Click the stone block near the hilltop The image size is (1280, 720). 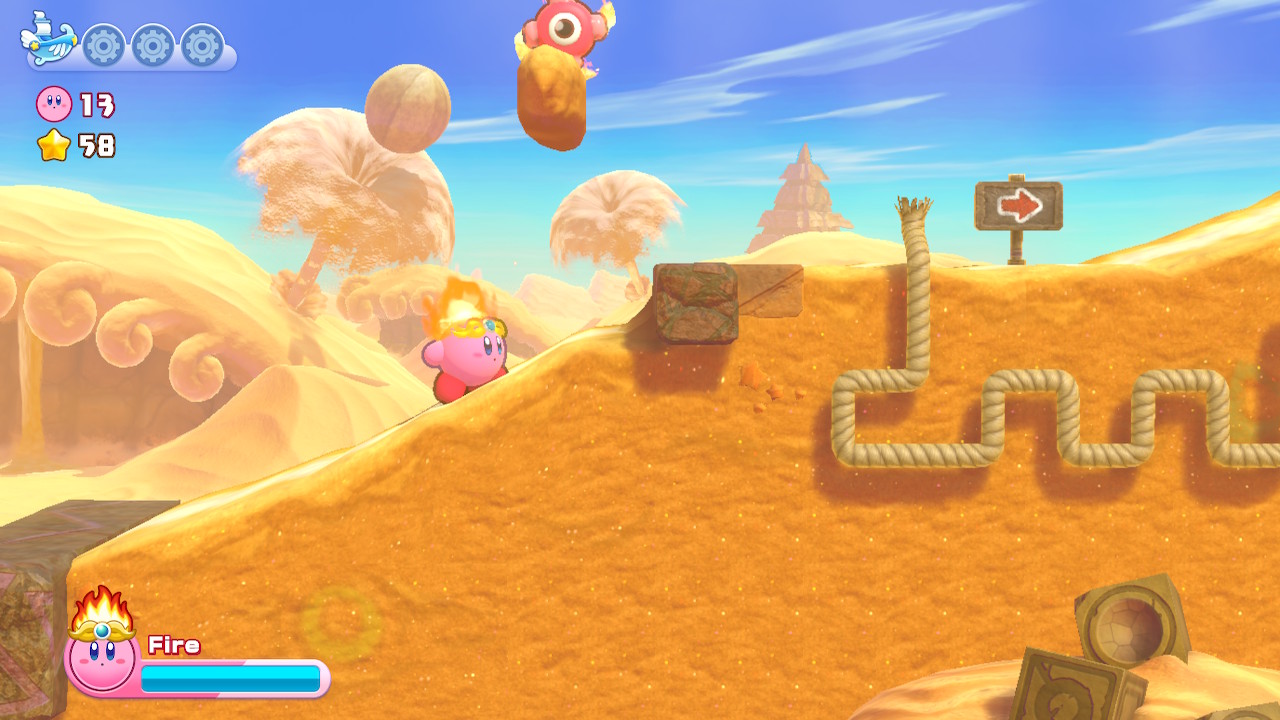[700, 300]
